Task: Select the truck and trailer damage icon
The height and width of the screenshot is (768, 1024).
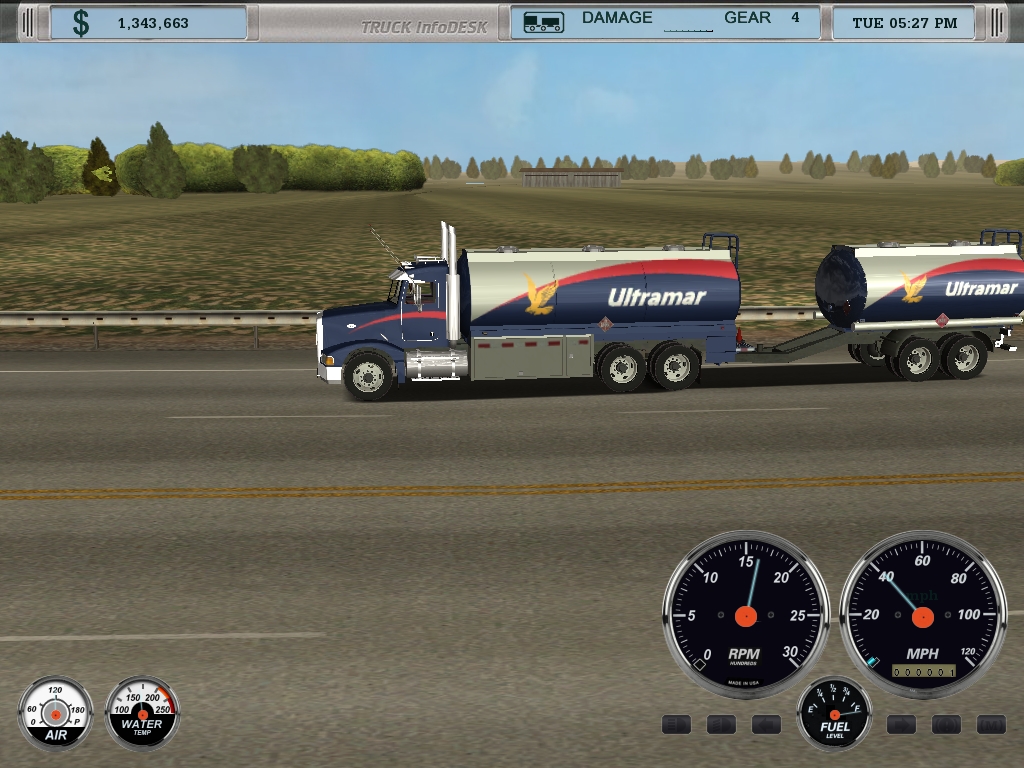Action: [542, 22]
